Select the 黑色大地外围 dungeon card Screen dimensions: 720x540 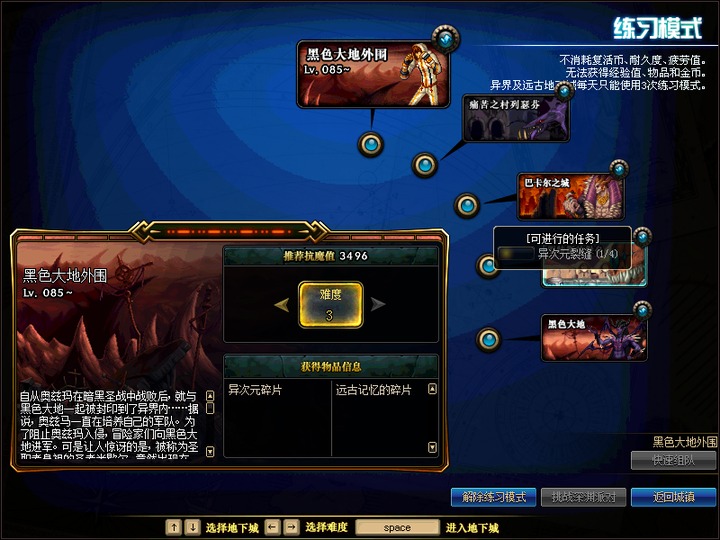point(372,73)
